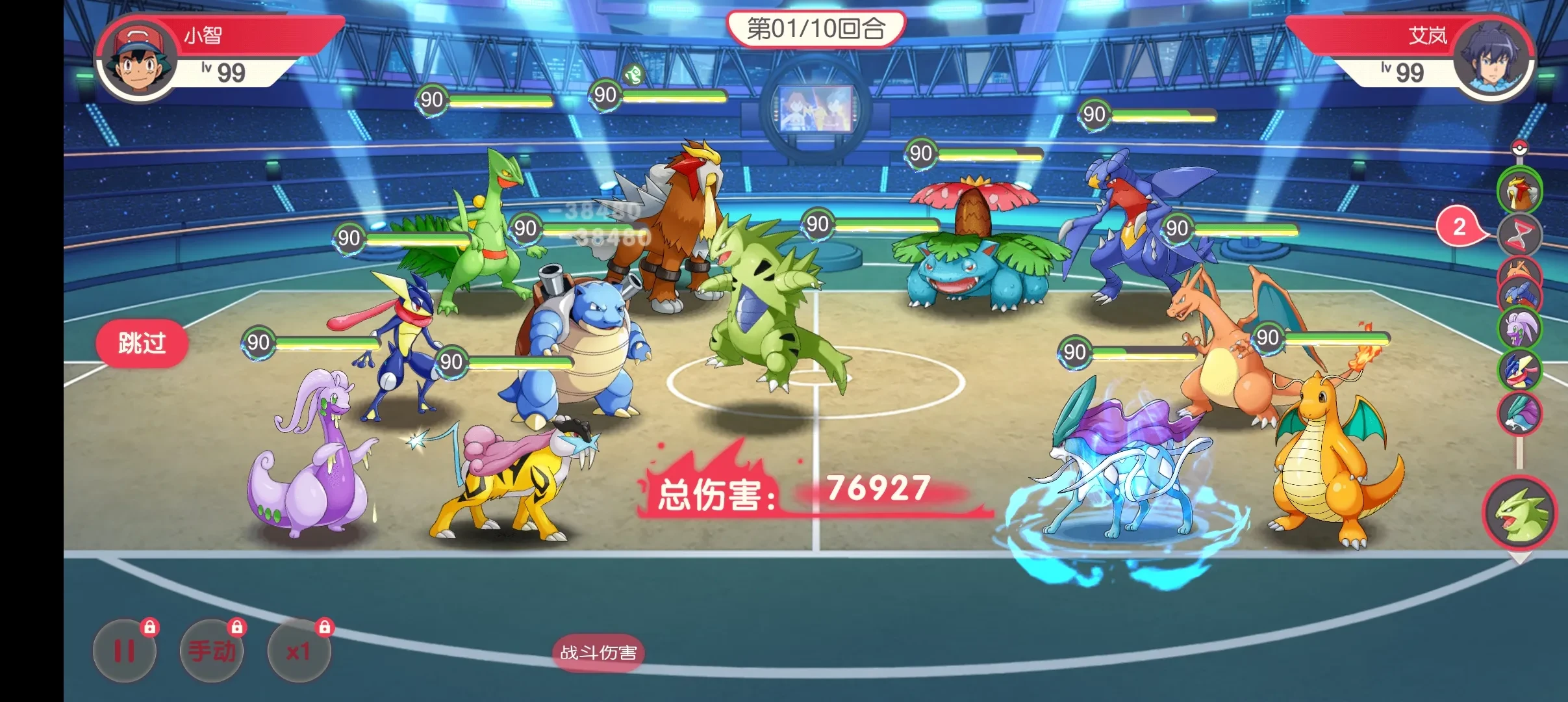1568x702 pixels.
Task: Open trainer 艾岚's avatar portrait
Action: (1491, 57)
